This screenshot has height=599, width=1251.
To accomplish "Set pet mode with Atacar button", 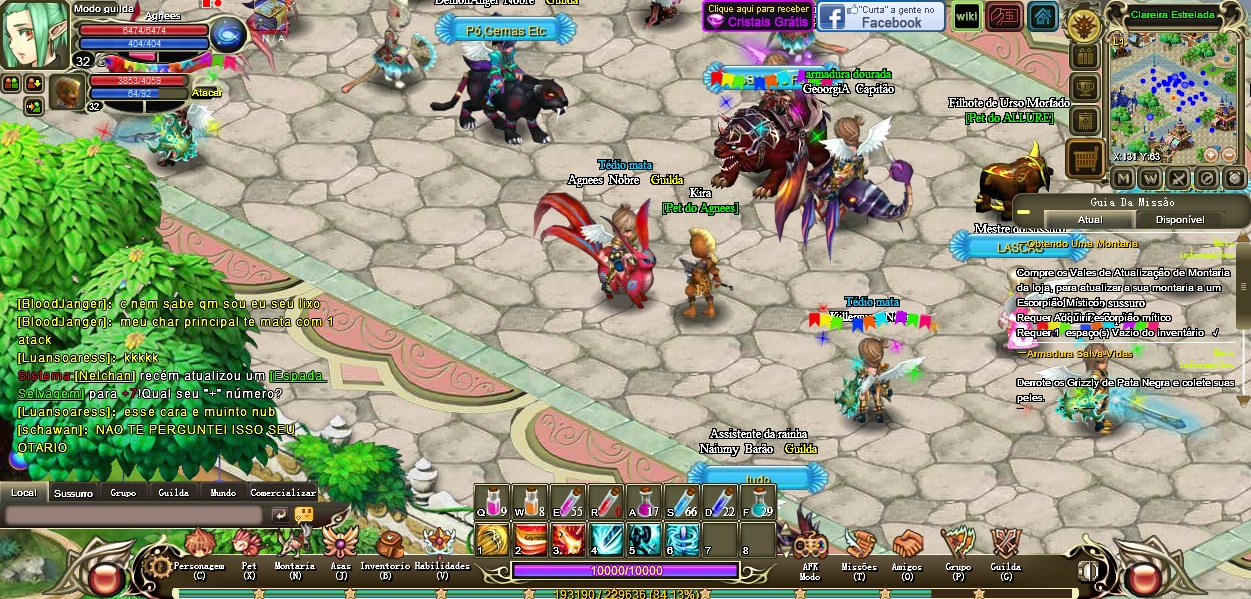I will pos(207,93).
